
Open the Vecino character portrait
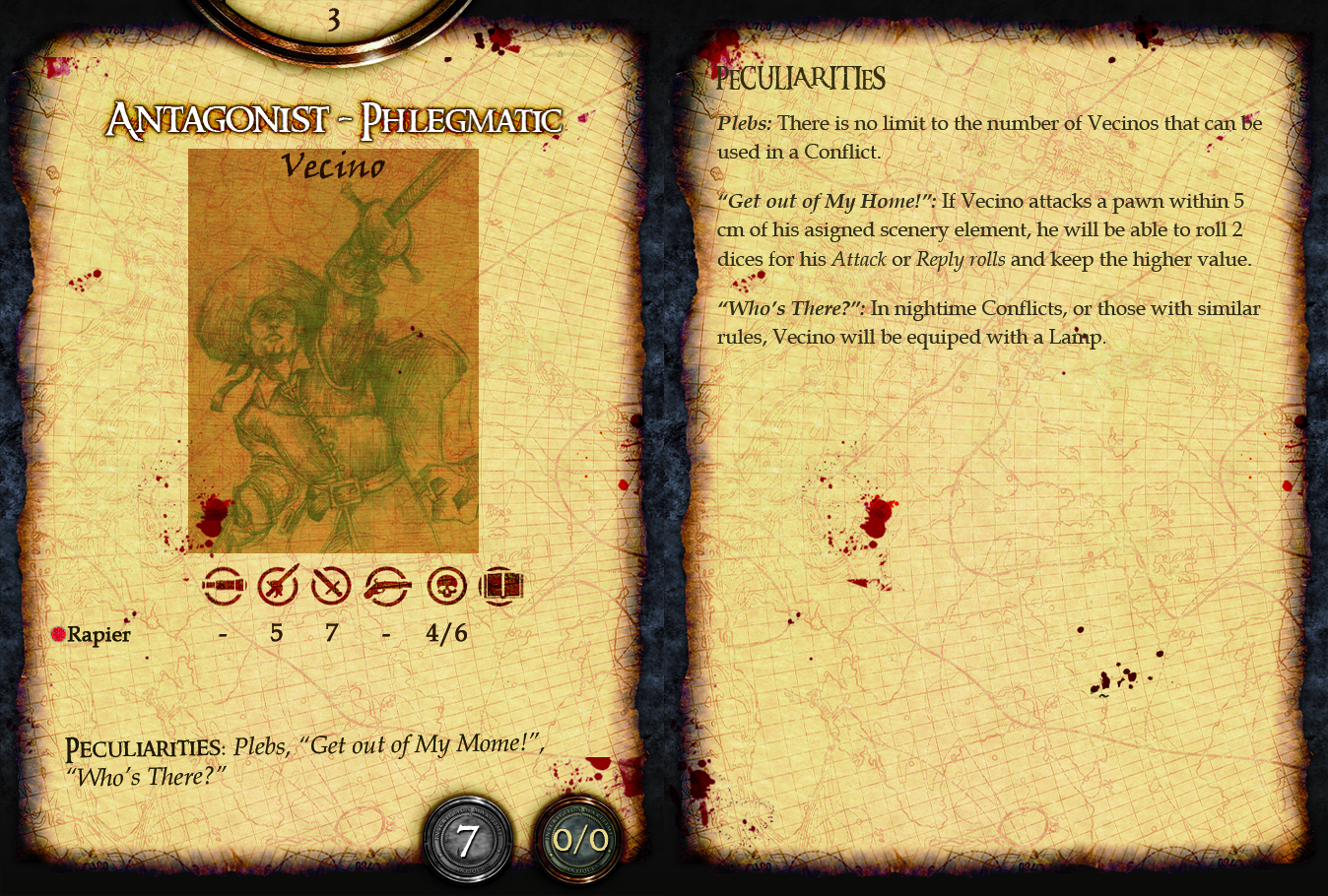click(x=333, y=351)
